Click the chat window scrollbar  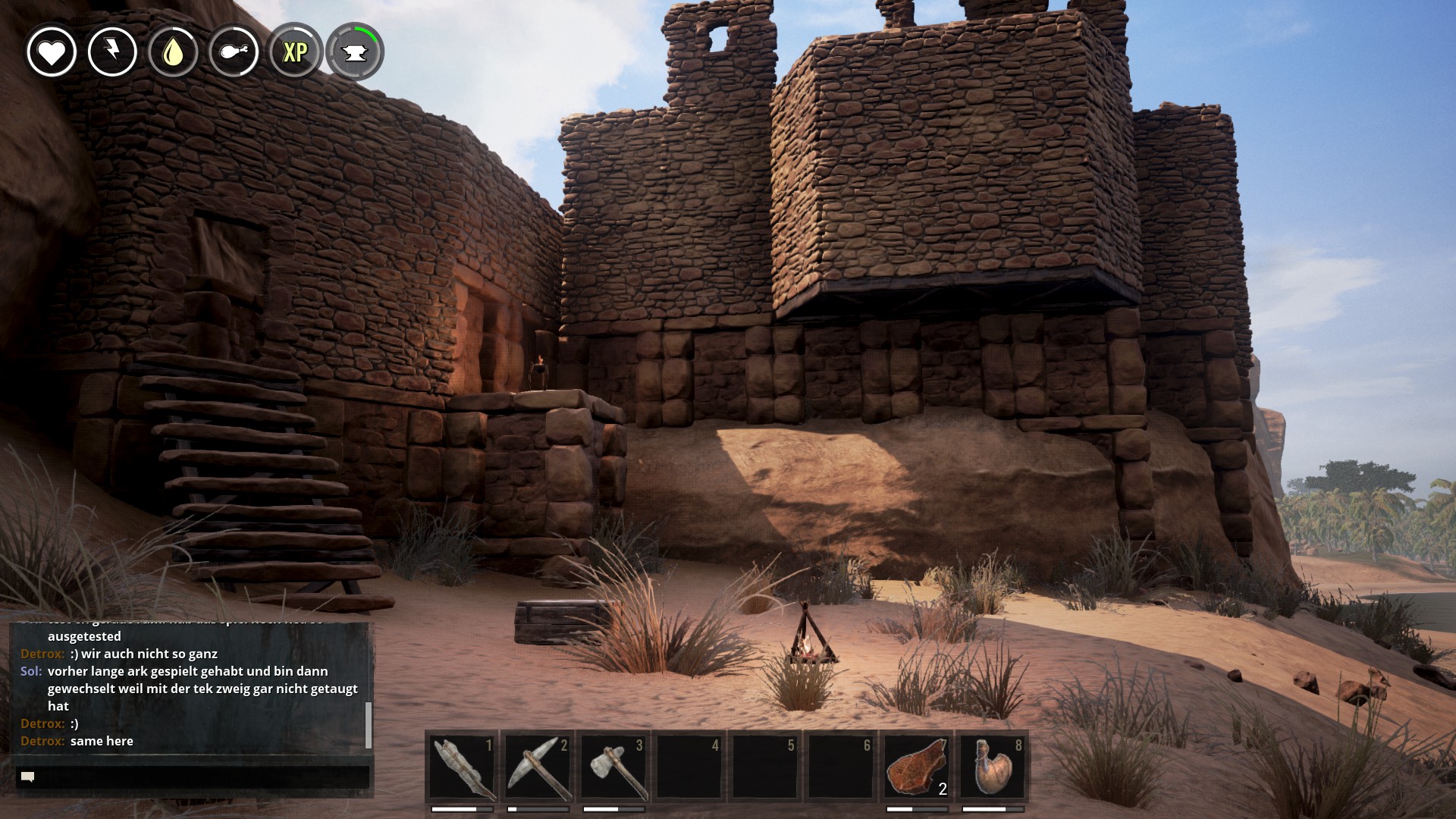(x=369, y=724)
